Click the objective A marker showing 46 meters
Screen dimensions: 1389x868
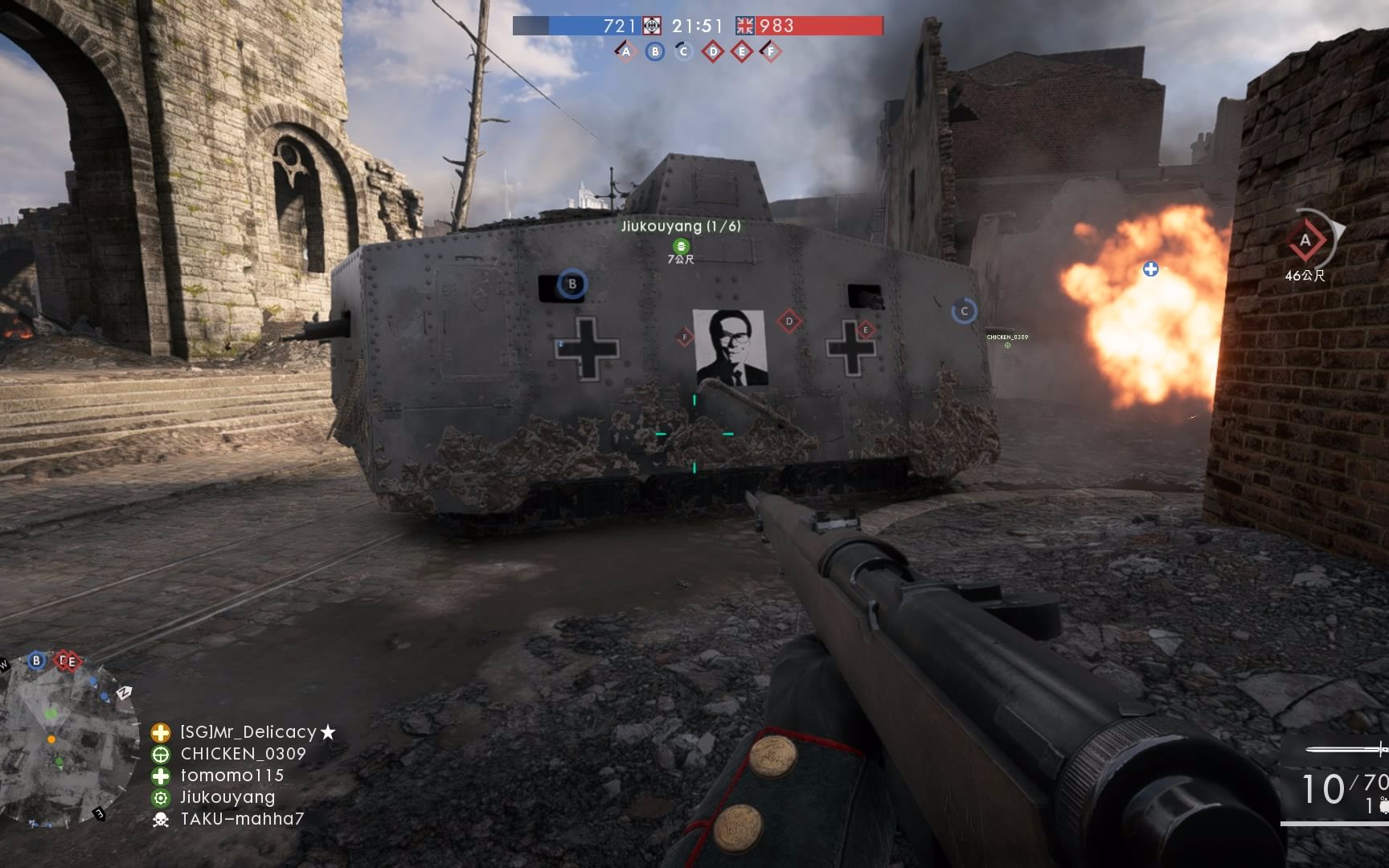pos(1305,240)
